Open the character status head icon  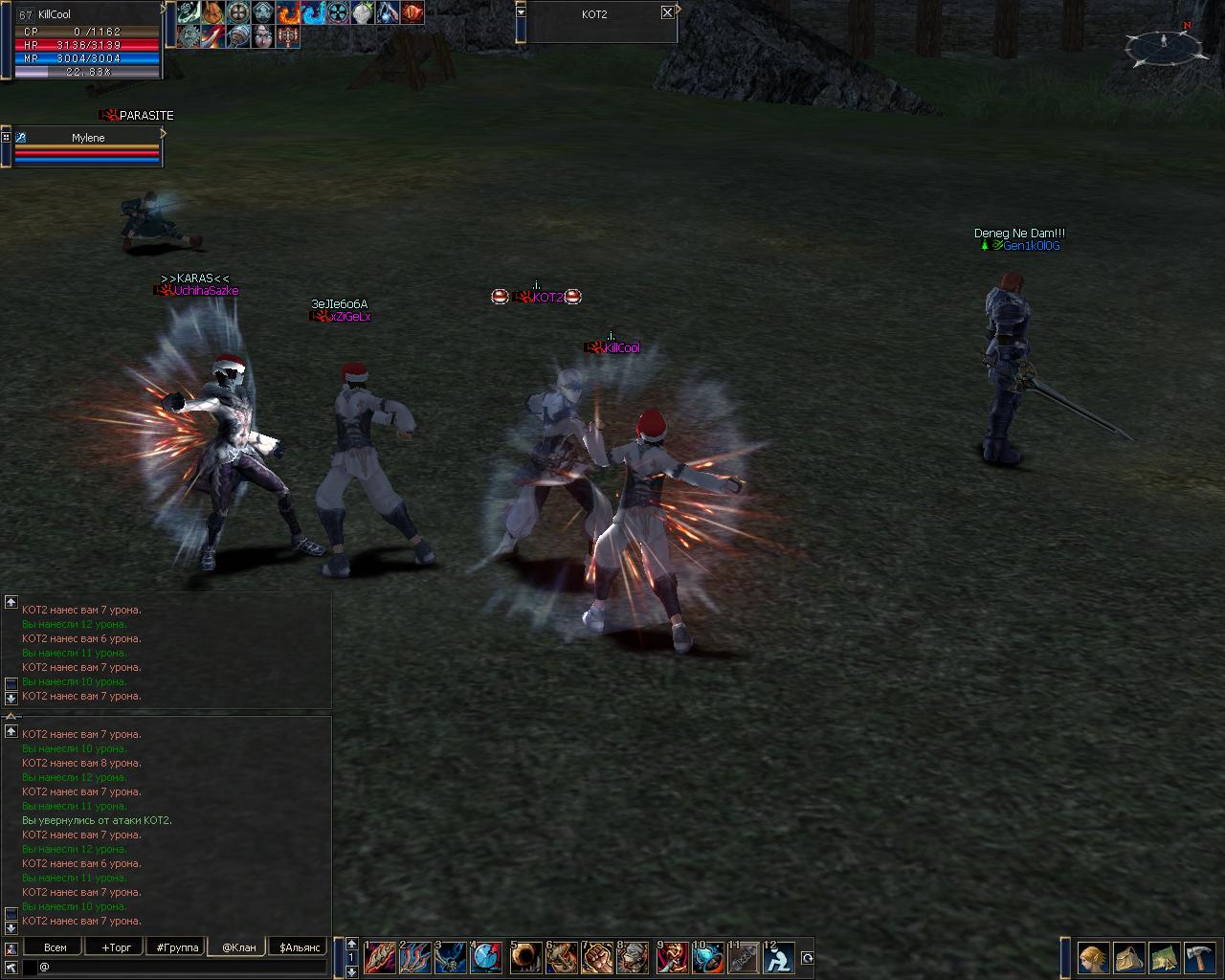[1094, 958]
